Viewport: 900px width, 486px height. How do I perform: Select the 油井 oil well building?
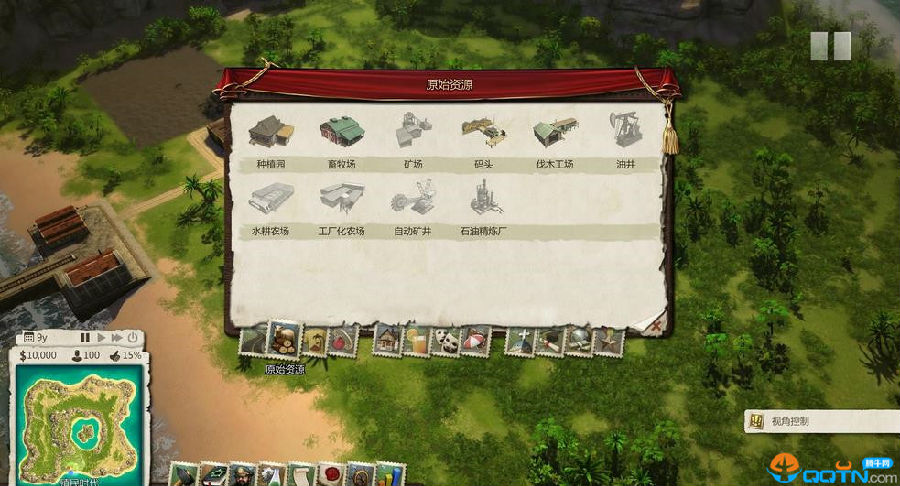point(626,133)
